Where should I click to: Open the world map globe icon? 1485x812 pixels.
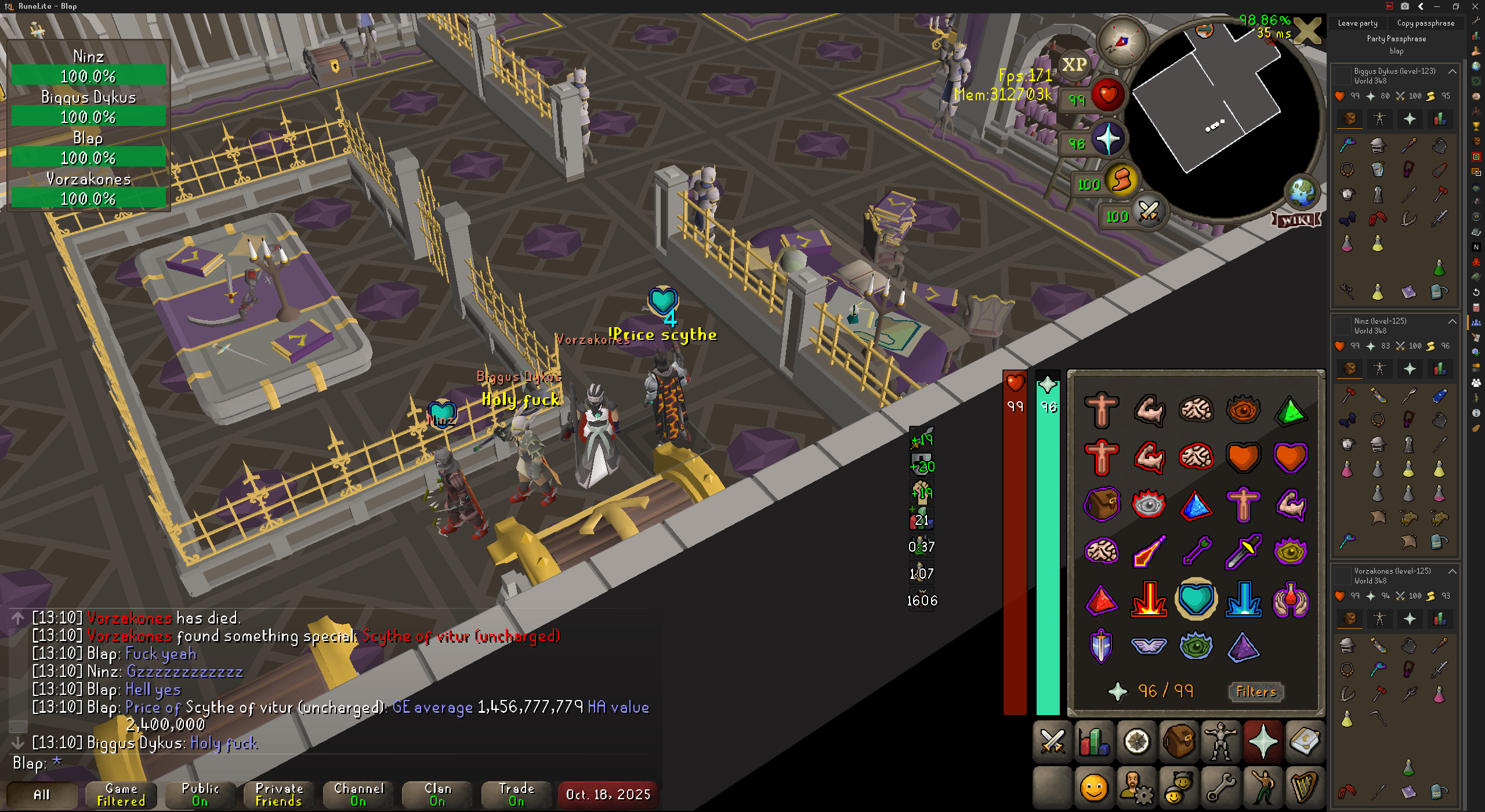1302,192
